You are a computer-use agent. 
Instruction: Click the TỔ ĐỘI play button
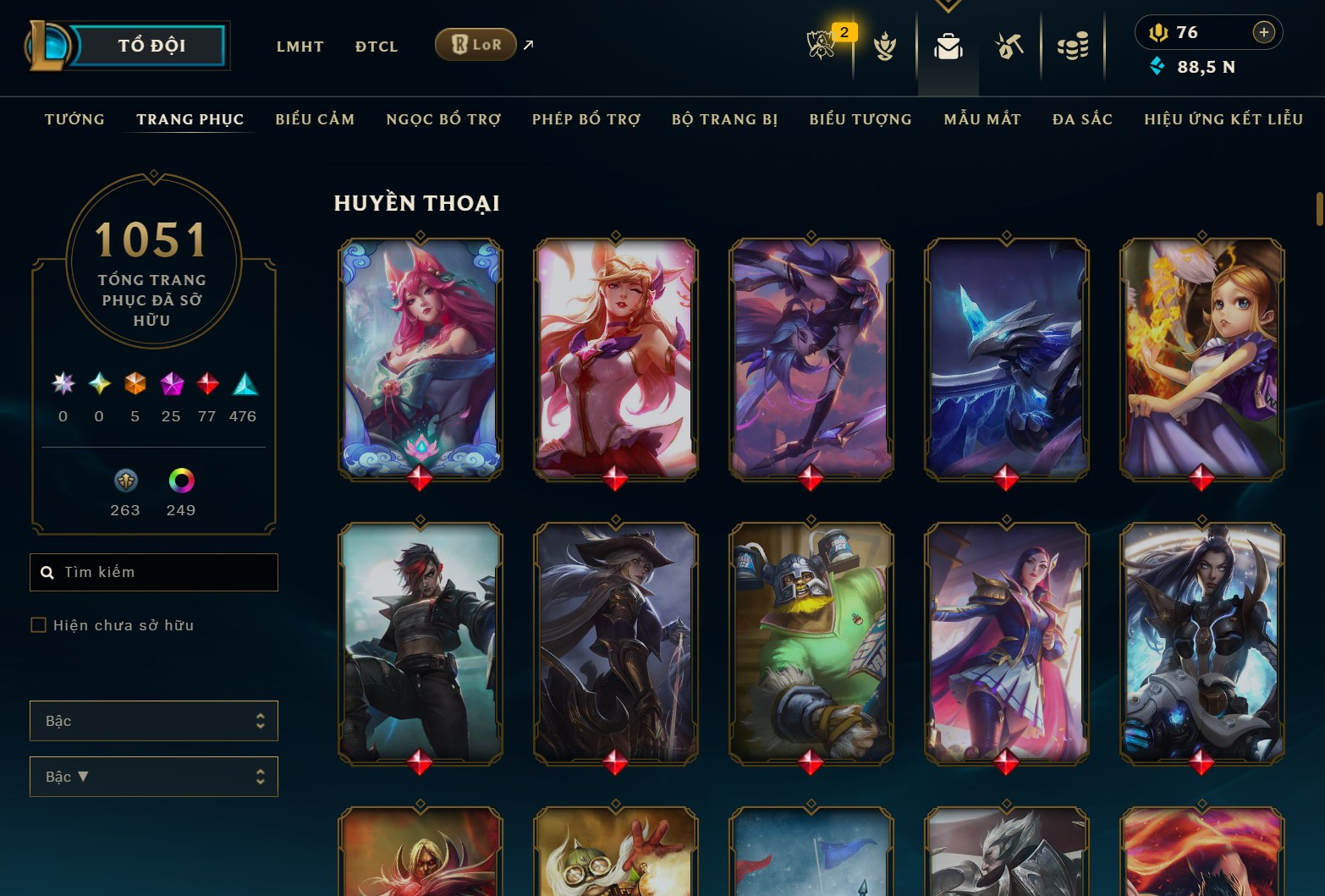click(x=151, y=45)
